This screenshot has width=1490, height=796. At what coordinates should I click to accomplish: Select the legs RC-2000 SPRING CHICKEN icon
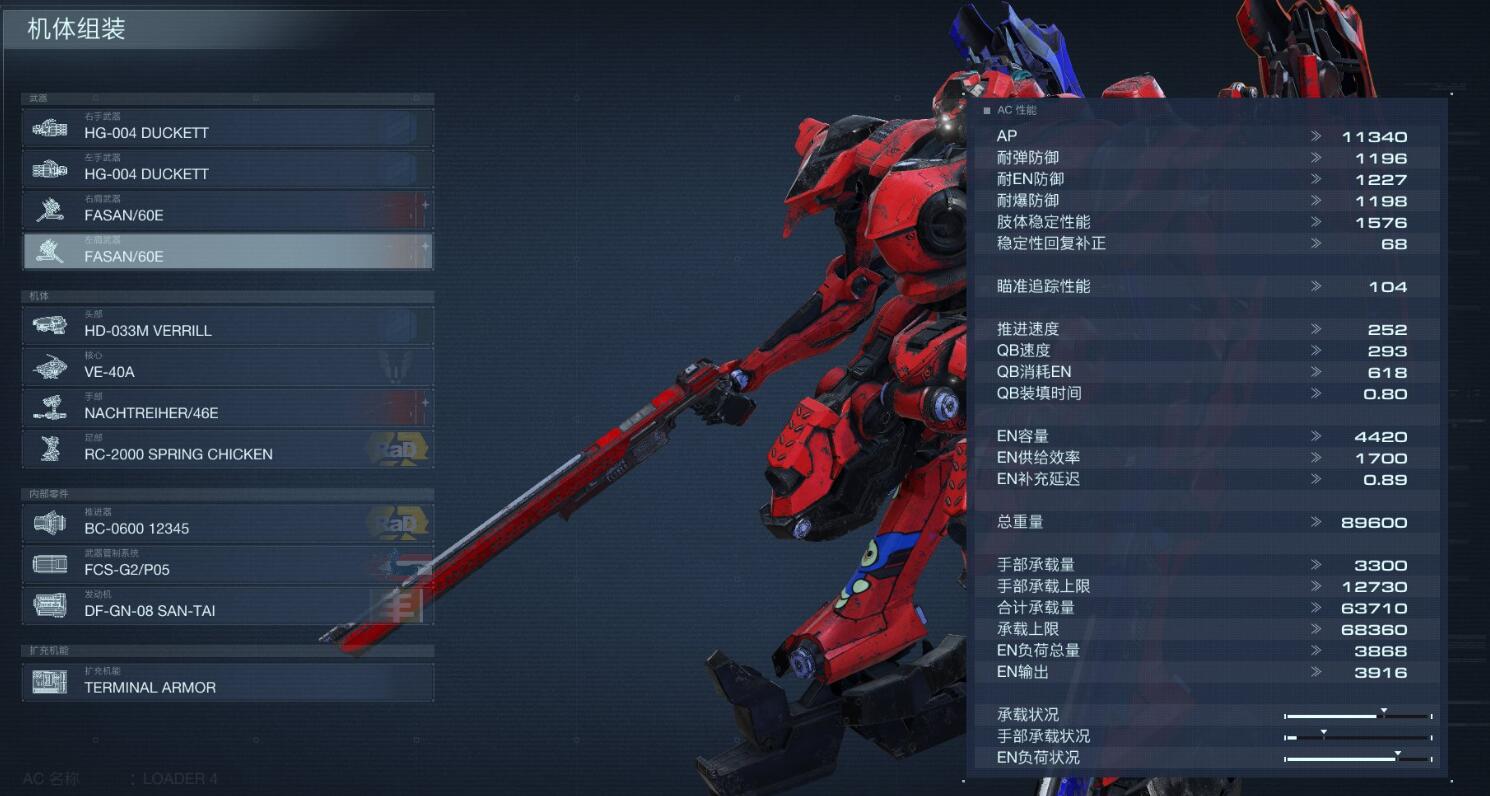52,448
